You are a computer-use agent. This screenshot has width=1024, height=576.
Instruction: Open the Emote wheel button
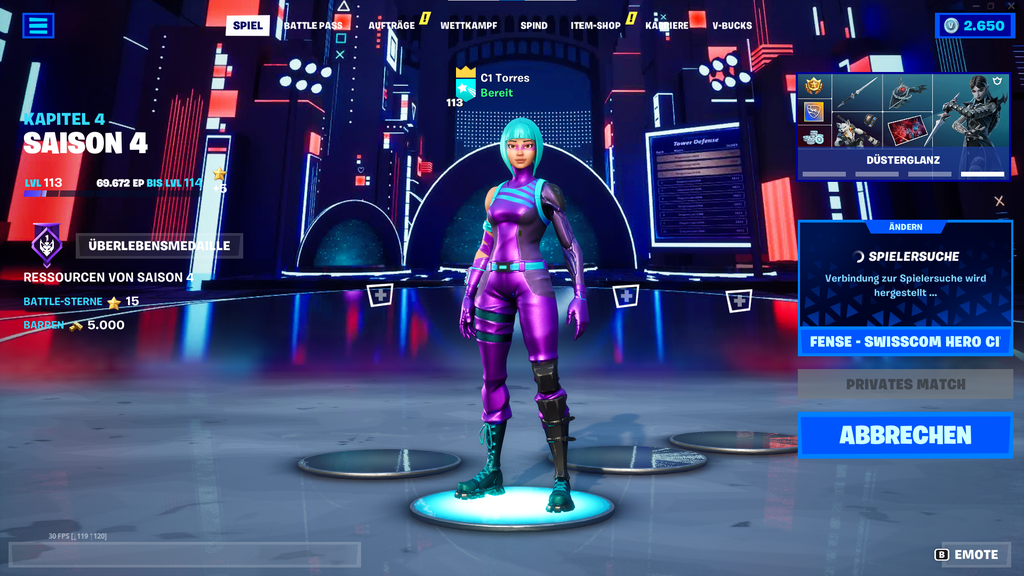967,554
